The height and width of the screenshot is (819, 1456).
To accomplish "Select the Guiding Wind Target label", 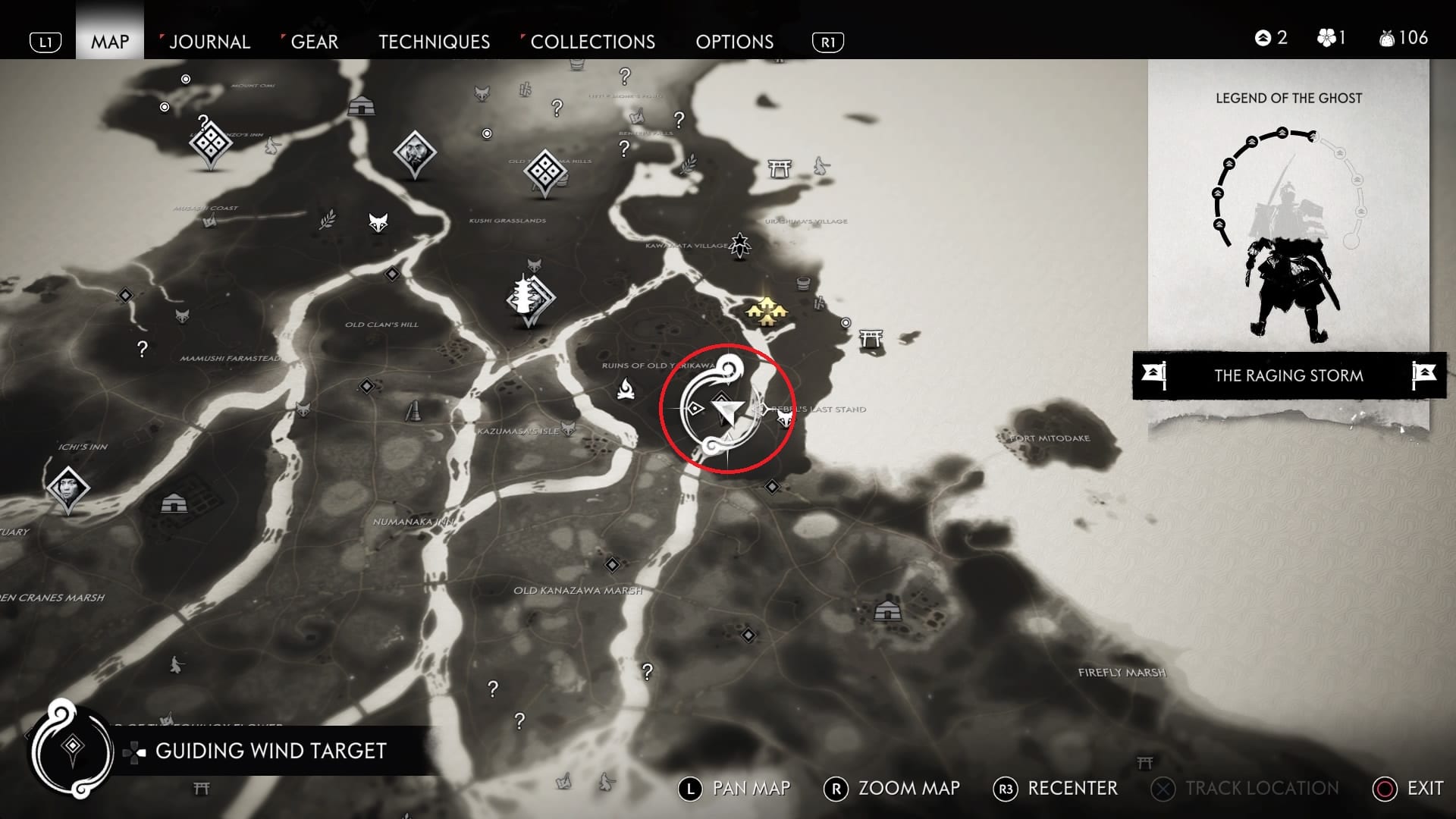I will click(271, 751).
